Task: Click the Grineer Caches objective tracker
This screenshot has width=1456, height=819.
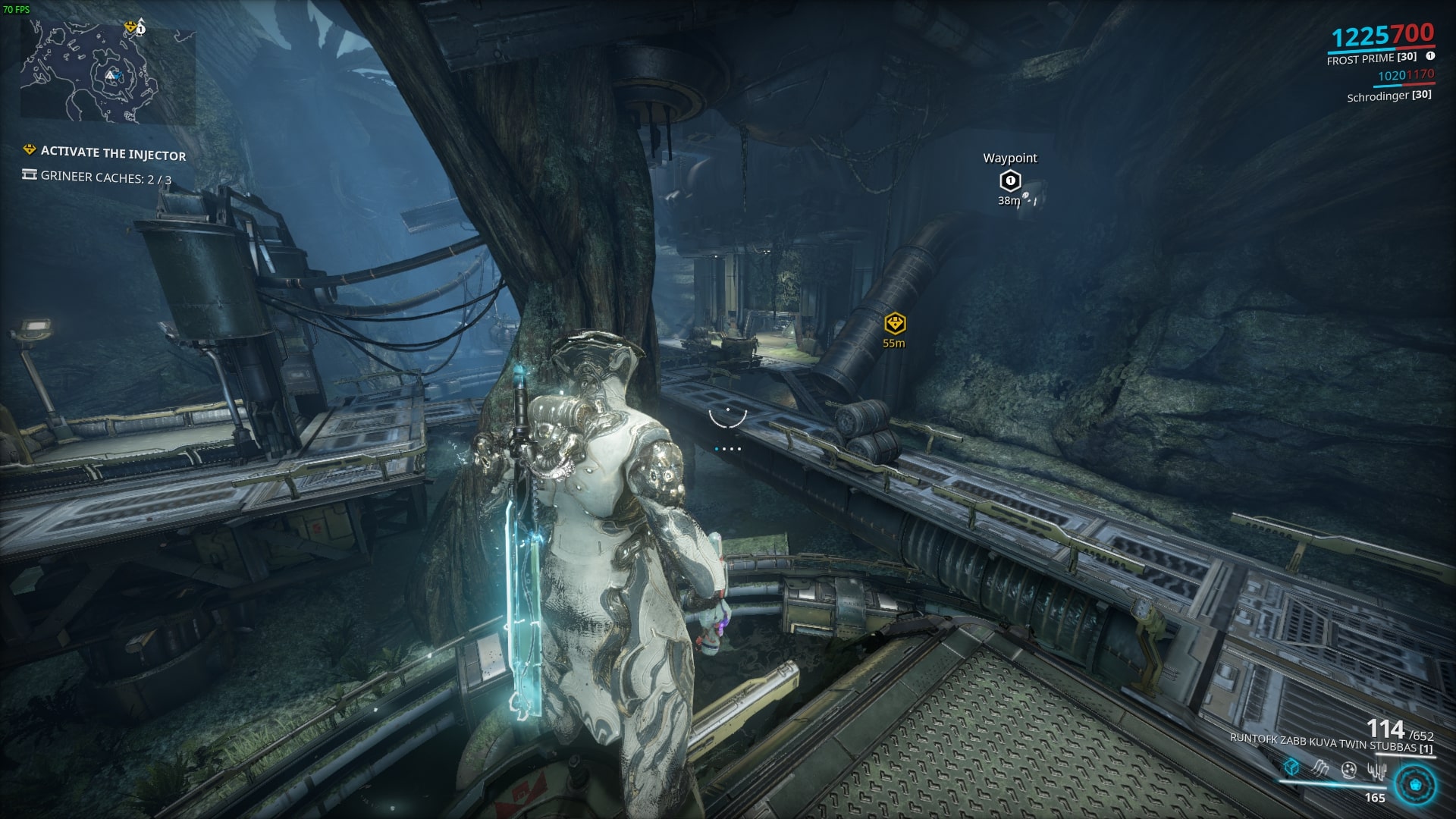Action: coord(105,178)
